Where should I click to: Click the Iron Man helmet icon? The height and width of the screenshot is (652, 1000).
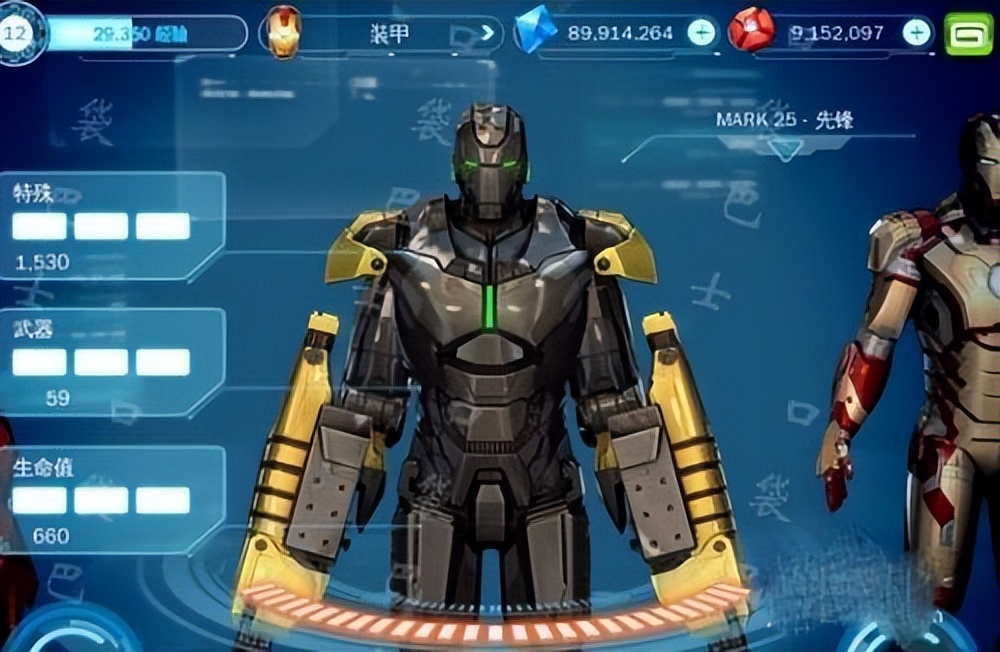click(x=284, y=33)
